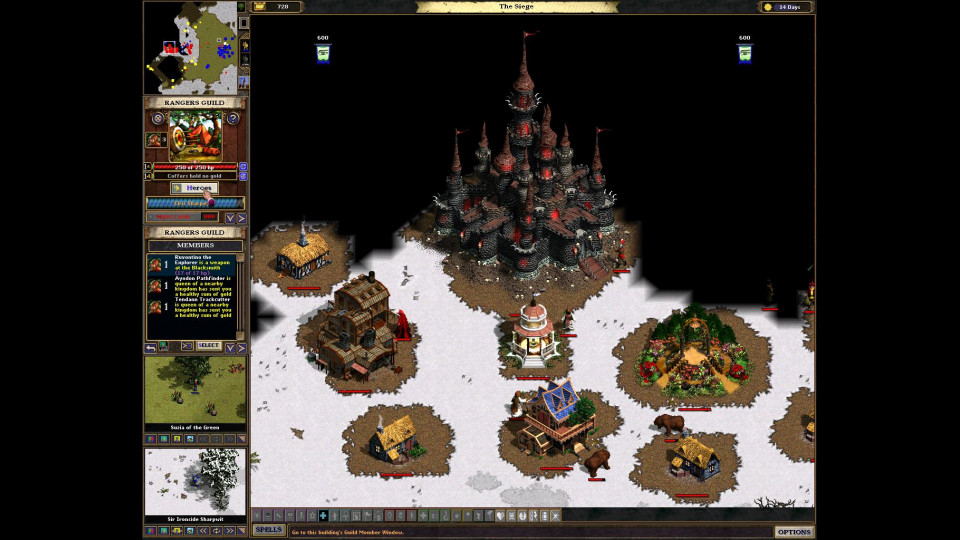Click the back arrow in the members panel

click(151, 347)
